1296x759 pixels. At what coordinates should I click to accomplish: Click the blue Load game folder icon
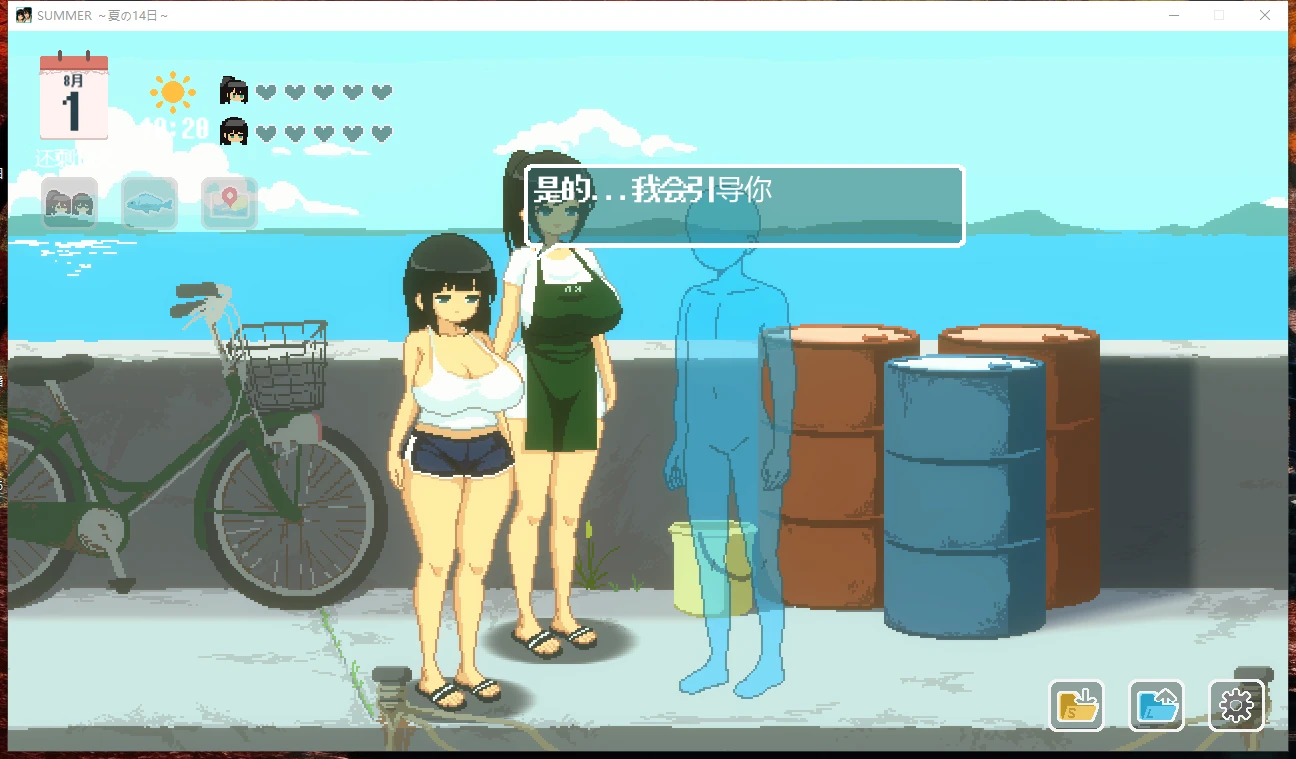click(x=1156, y=704)
